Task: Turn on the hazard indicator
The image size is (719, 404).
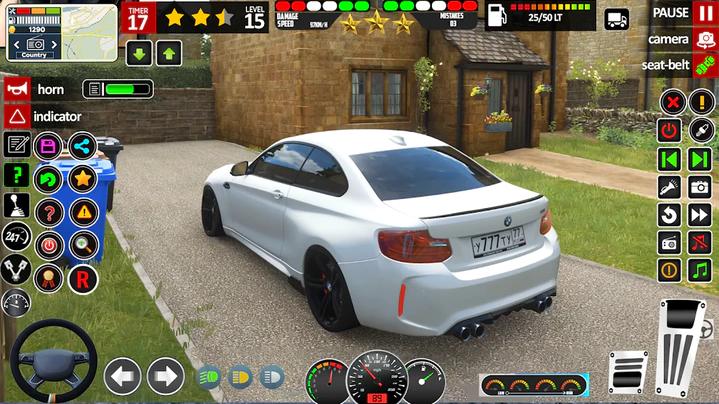Action: coord(17,116)
